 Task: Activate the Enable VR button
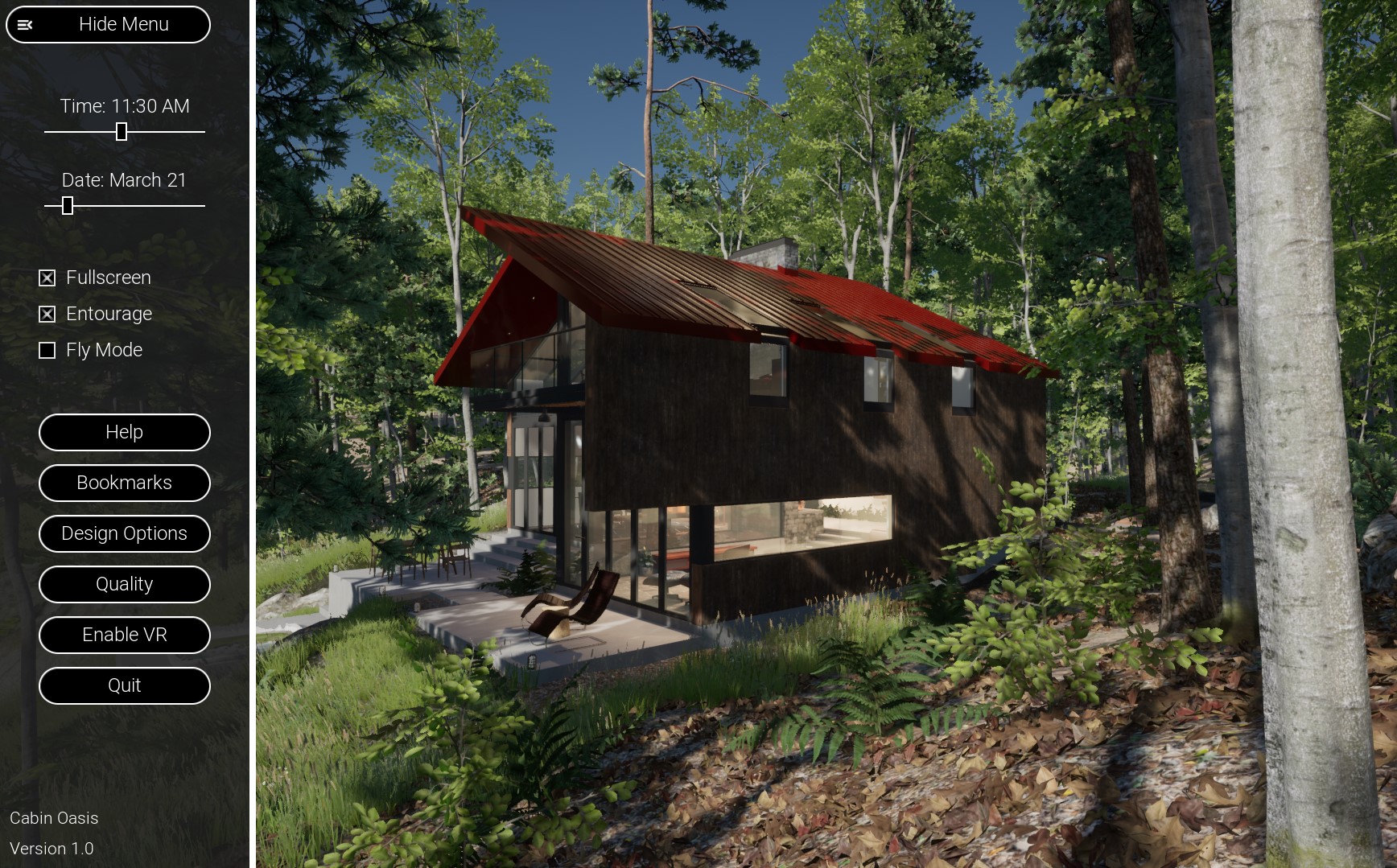pyautogui.click(x=124, y=636)
